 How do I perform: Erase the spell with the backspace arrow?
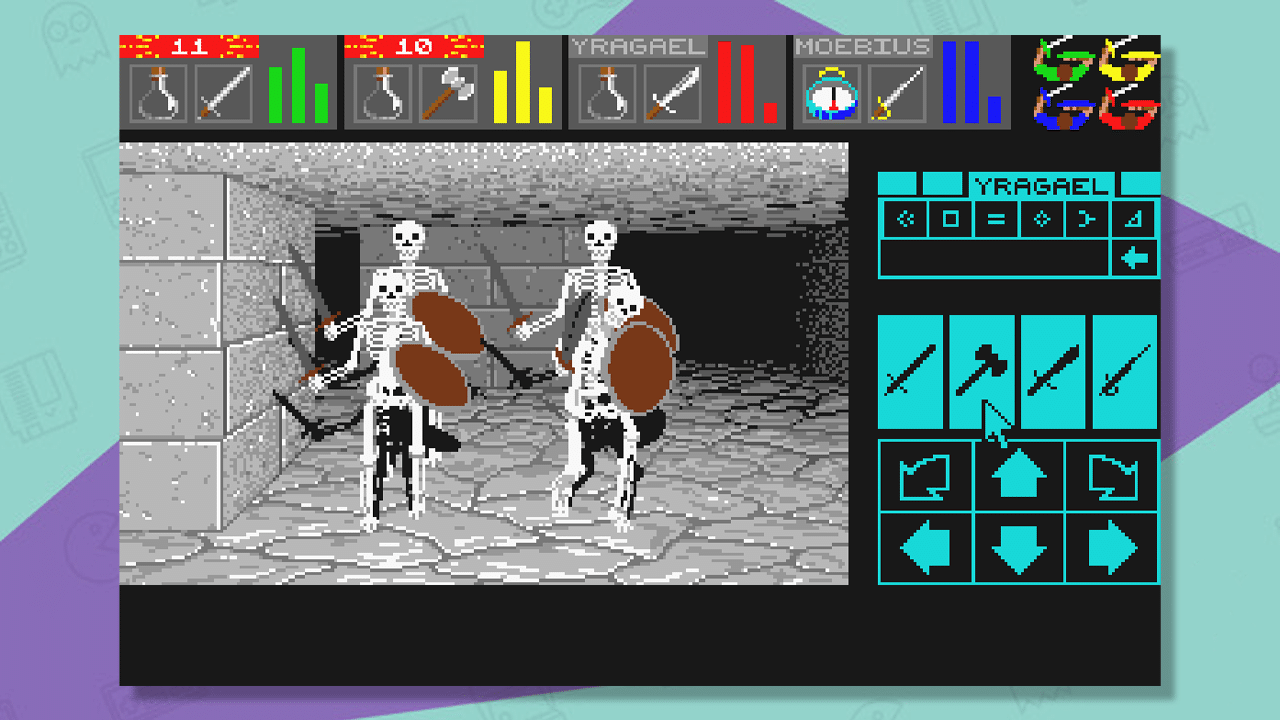coord(1136,258)
